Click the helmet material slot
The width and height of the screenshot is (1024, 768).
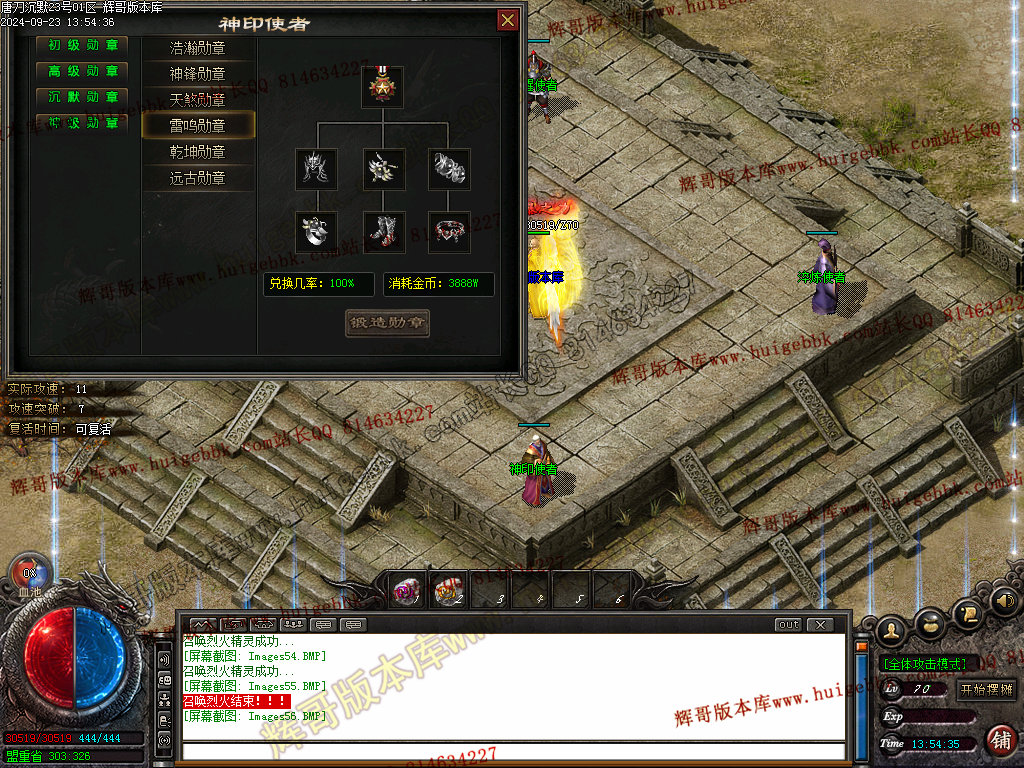coord(316,169)
